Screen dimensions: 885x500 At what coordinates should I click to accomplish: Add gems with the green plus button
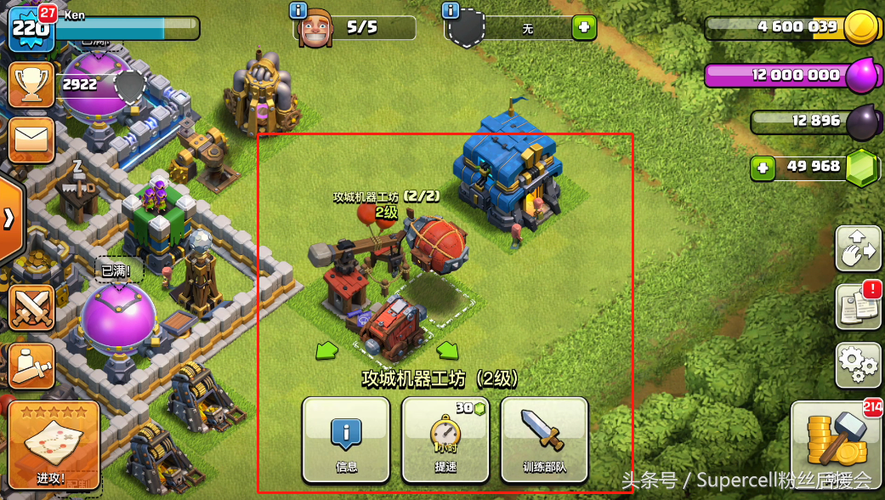coord(764,167)
